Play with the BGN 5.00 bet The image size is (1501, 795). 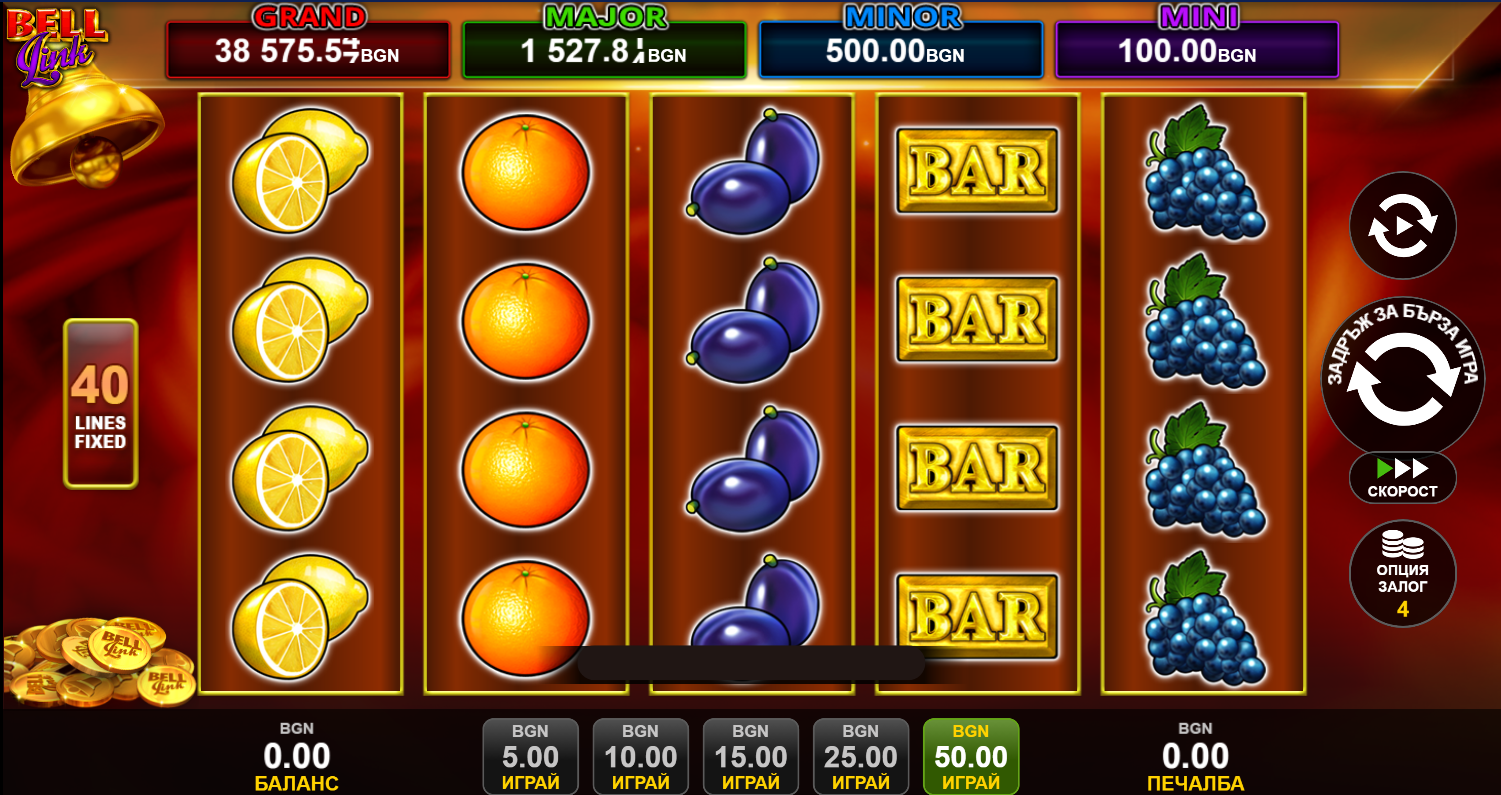pos(530,756)
